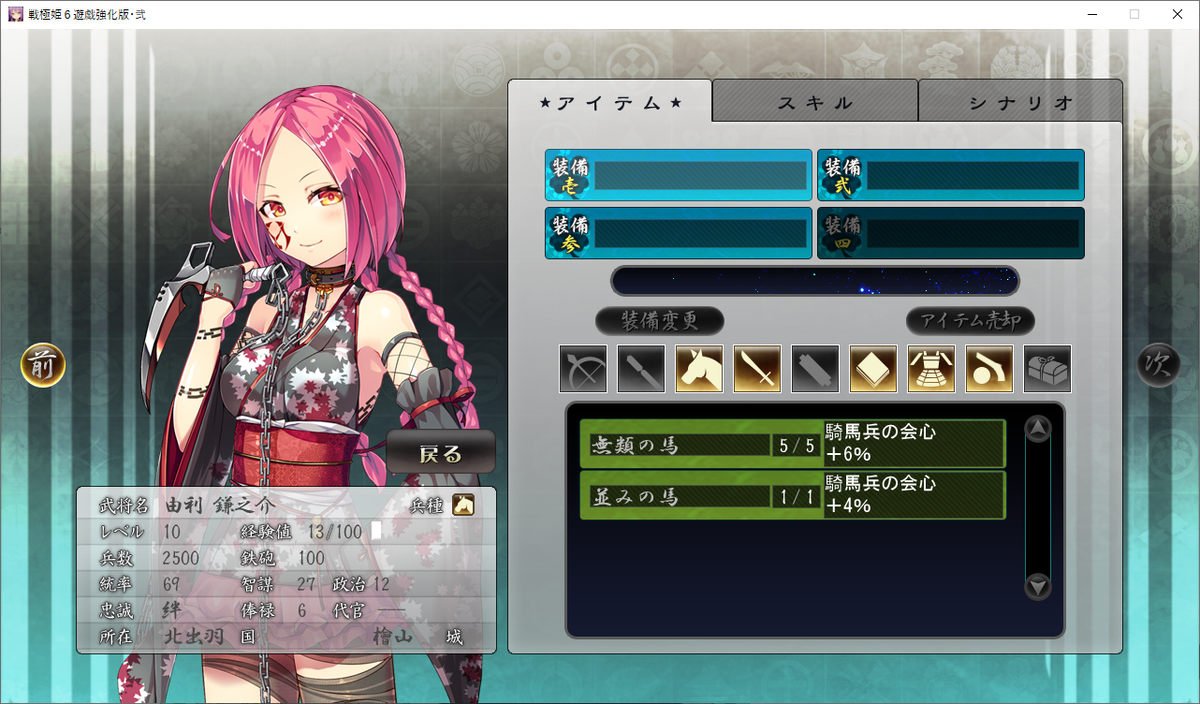1200x704 pixels.
Task: Switch to the スキル tab
Action: click(x=815, y=102)
